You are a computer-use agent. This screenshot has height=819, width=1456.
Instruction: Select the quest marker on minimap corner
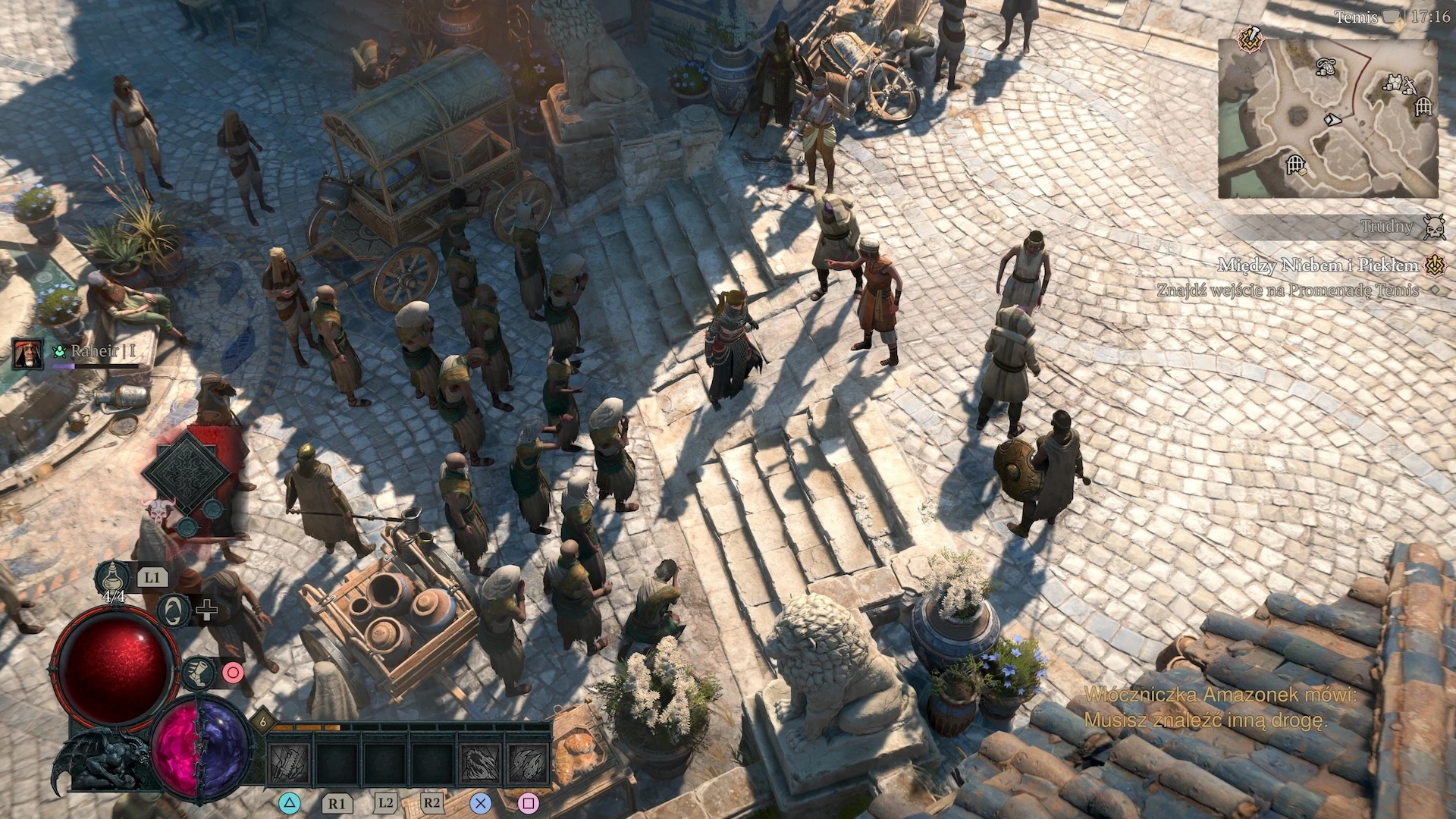point(1248,38)
